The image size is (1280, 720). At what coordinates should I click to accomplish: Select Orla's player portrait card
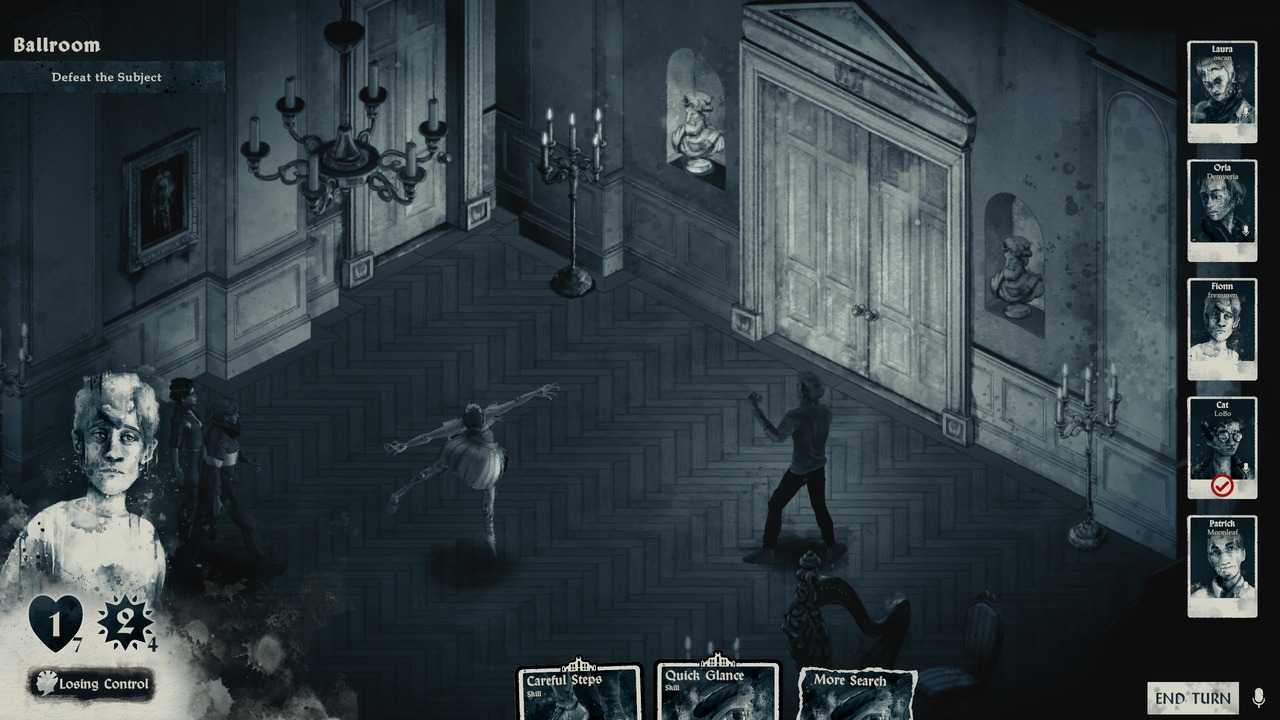point(1221,210)
